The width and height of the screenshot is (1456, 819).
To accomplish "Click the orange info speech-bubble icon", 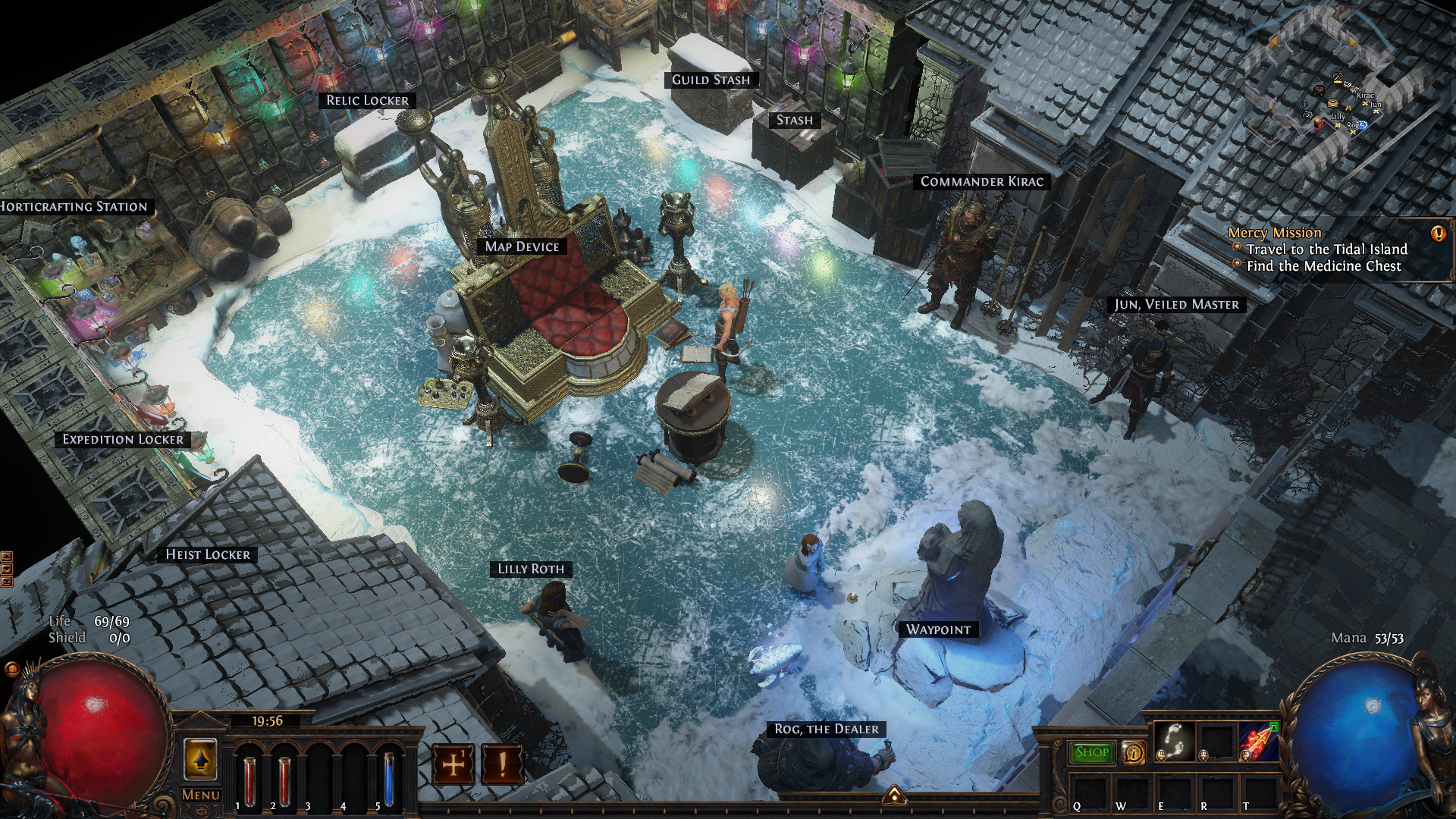I will tap(1134, 752).
